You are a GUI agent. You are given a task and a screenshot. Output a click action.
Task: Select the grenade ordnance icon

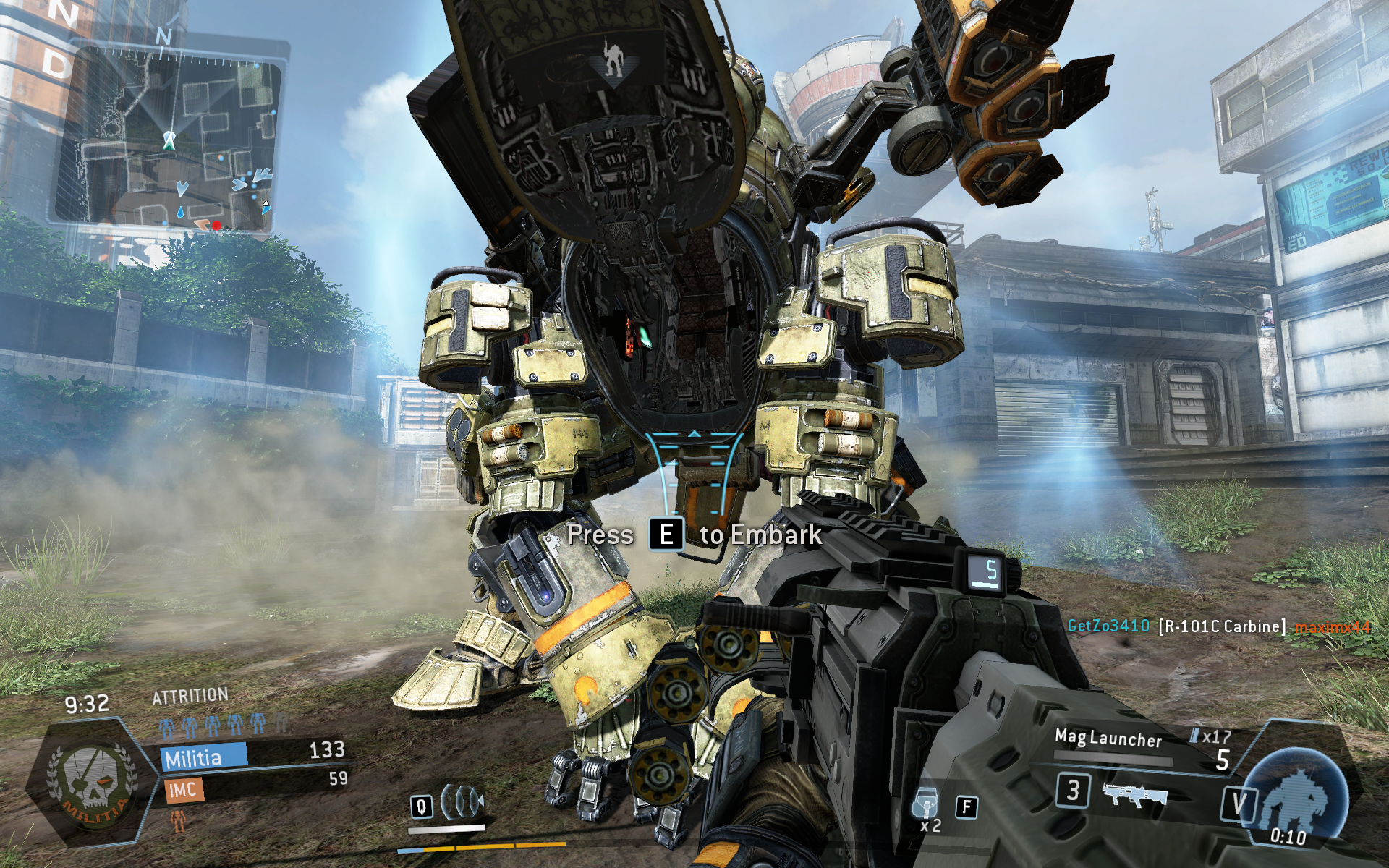pos(927,803)
